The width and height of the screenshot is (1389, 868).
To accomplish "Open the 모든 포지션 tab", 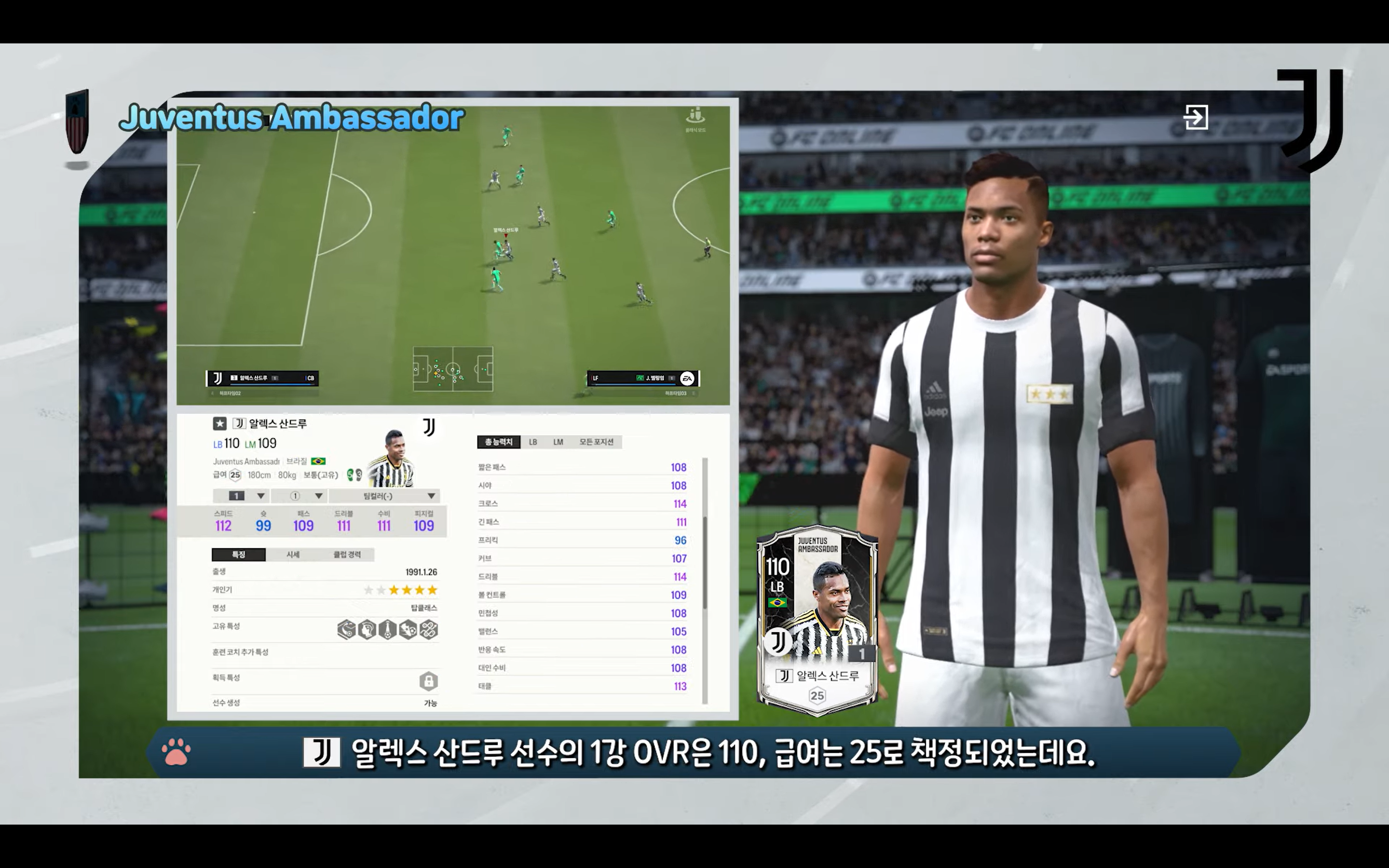I will 596,442.
